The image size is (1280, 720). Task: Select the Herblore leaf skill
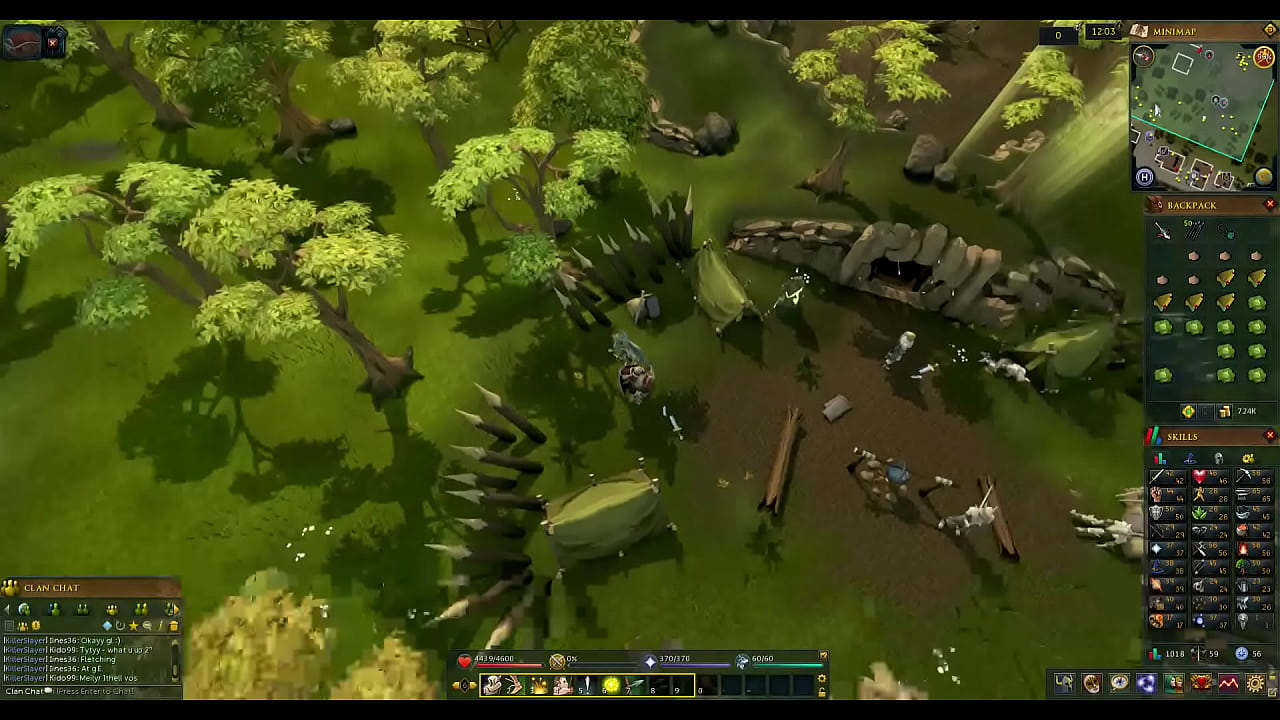point(1199,513)
